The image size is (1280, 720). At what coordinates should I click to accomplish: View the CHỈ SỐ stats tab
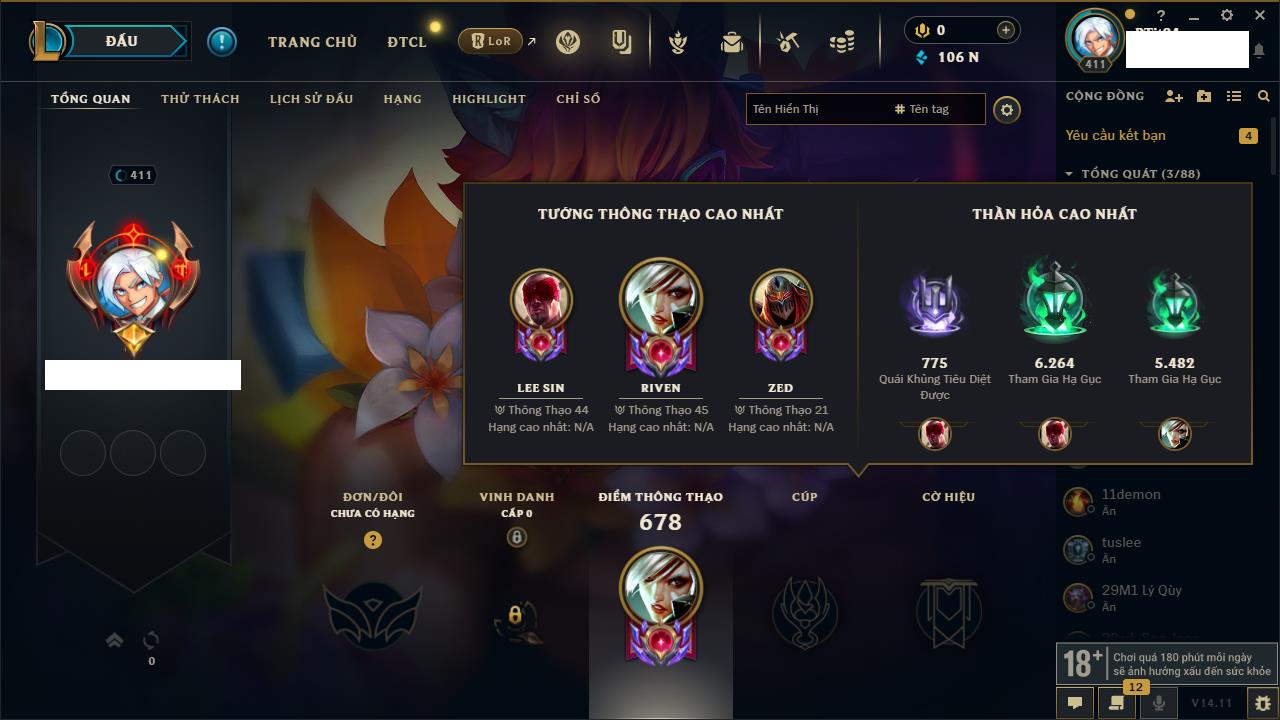tap(578, 99)
